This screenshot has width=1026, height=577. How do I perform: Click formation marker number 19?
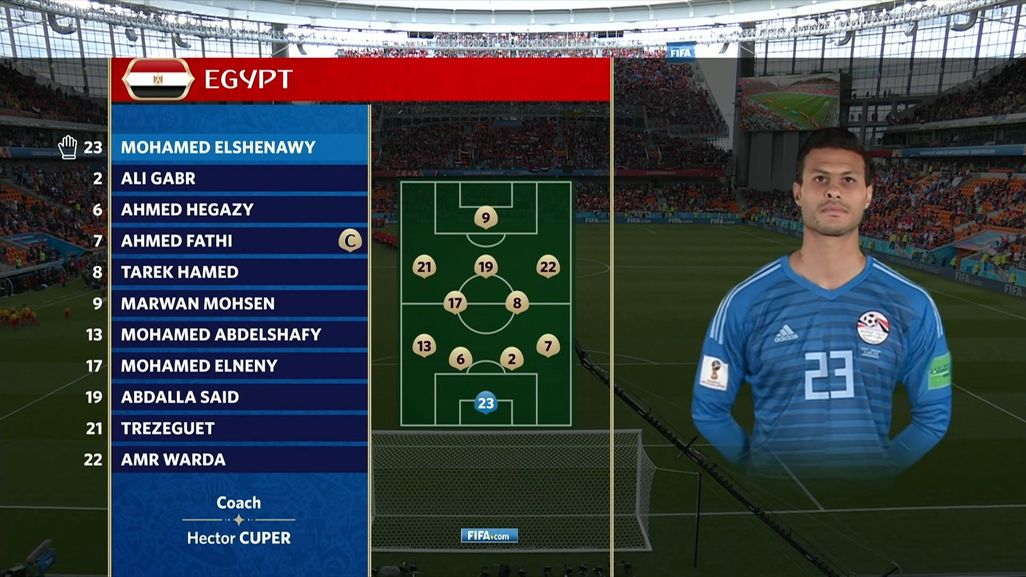coord(486,266)
